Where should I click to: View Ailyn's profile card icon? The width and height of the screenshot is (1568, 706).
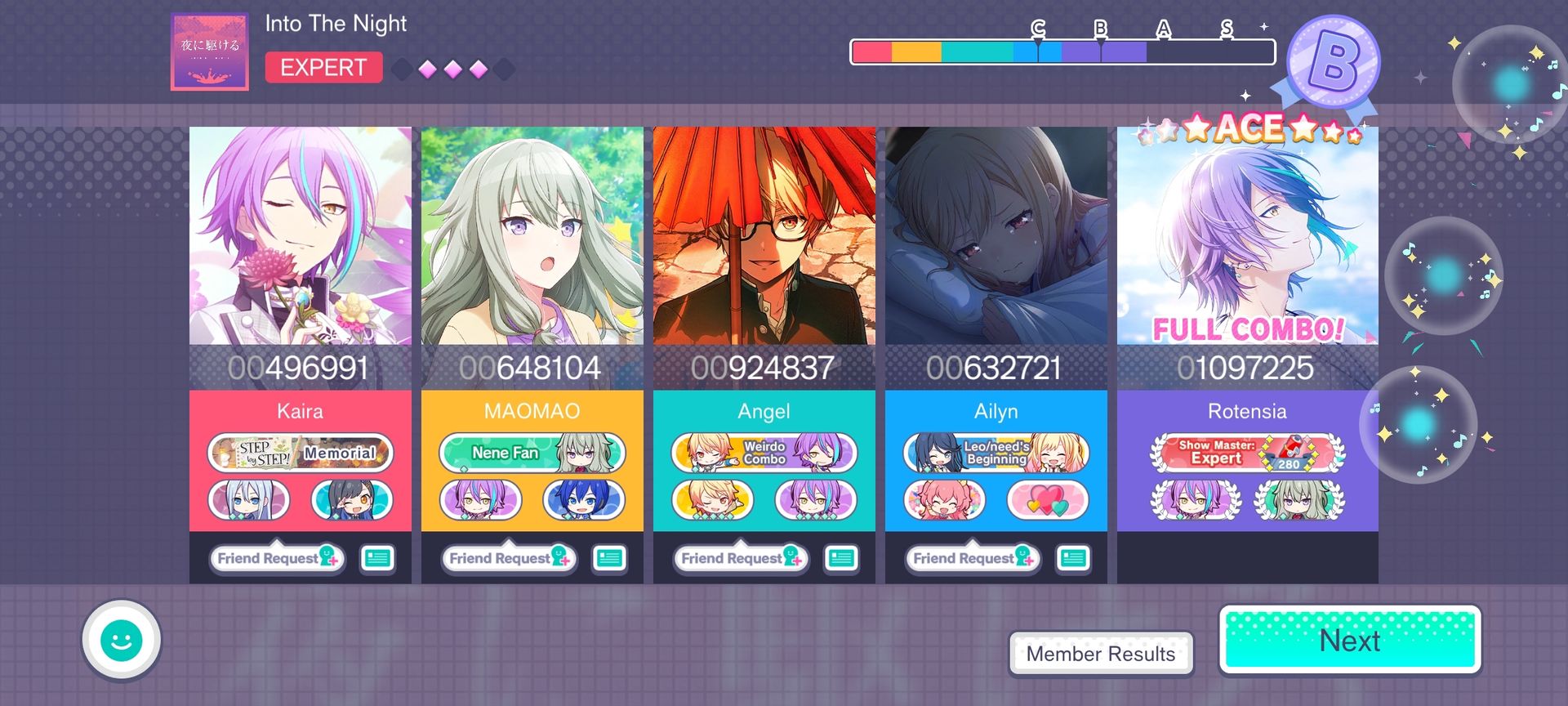pos(1073,558)
